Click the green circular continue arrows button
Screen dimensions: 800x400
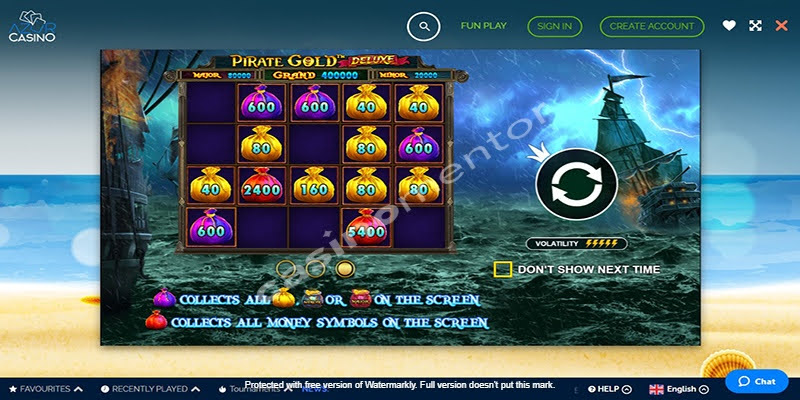click(x=574, y=184)
